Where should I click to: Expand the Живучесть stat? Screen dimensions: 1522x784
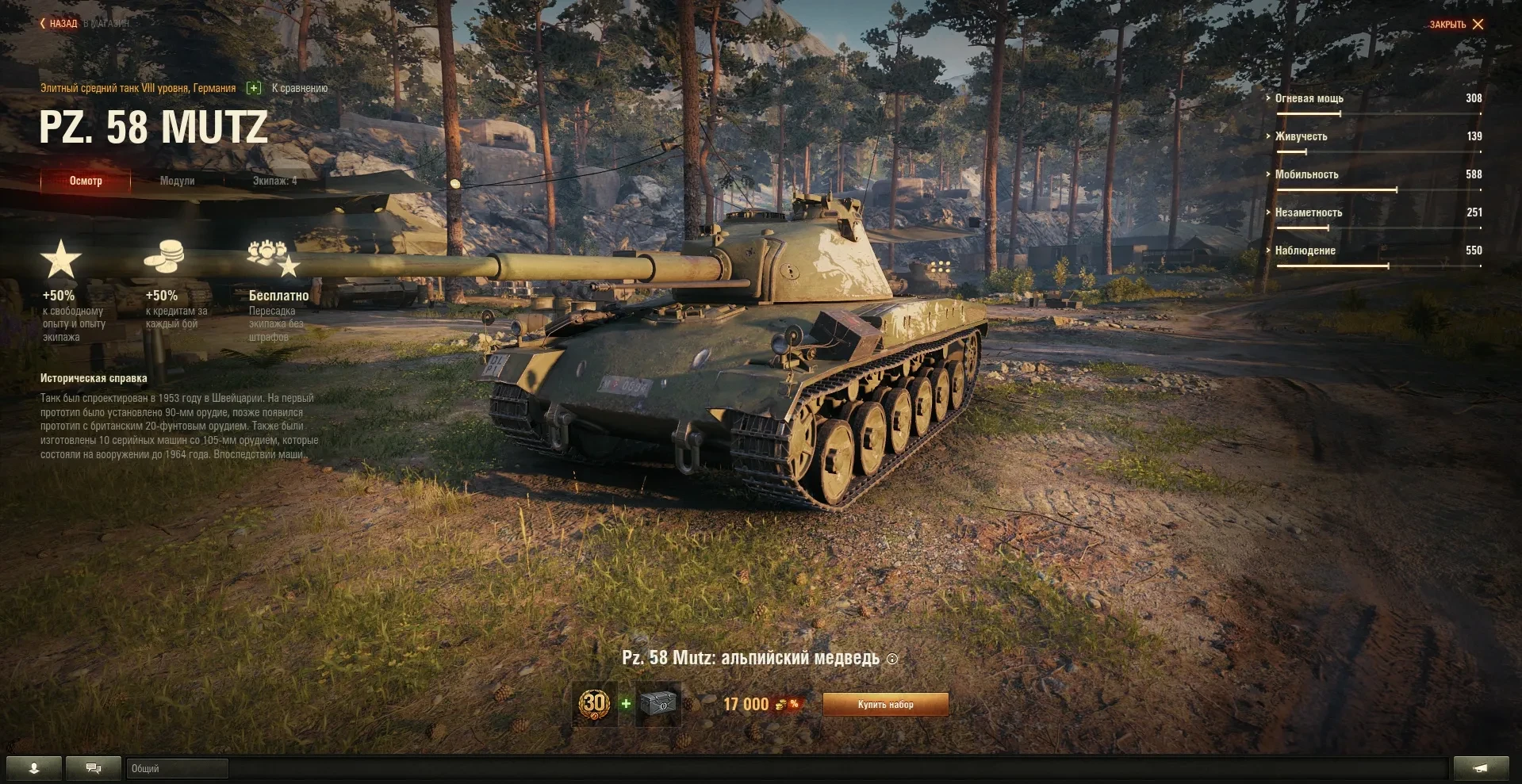point(1301,136)
